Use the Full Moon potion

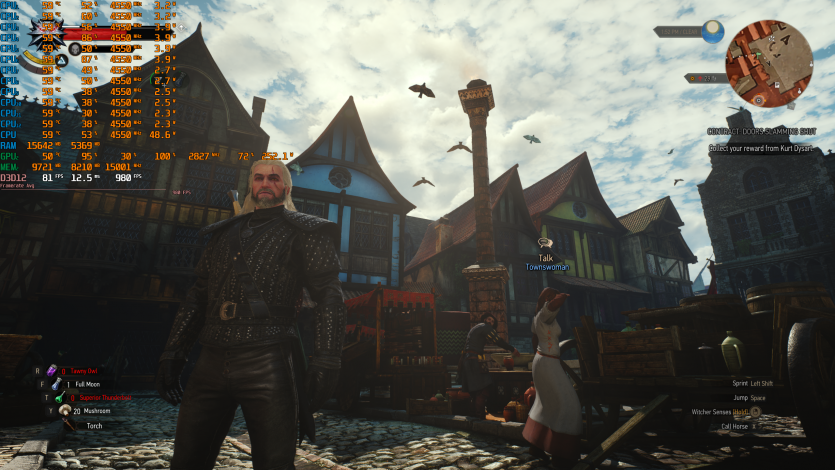click(56, 383)
